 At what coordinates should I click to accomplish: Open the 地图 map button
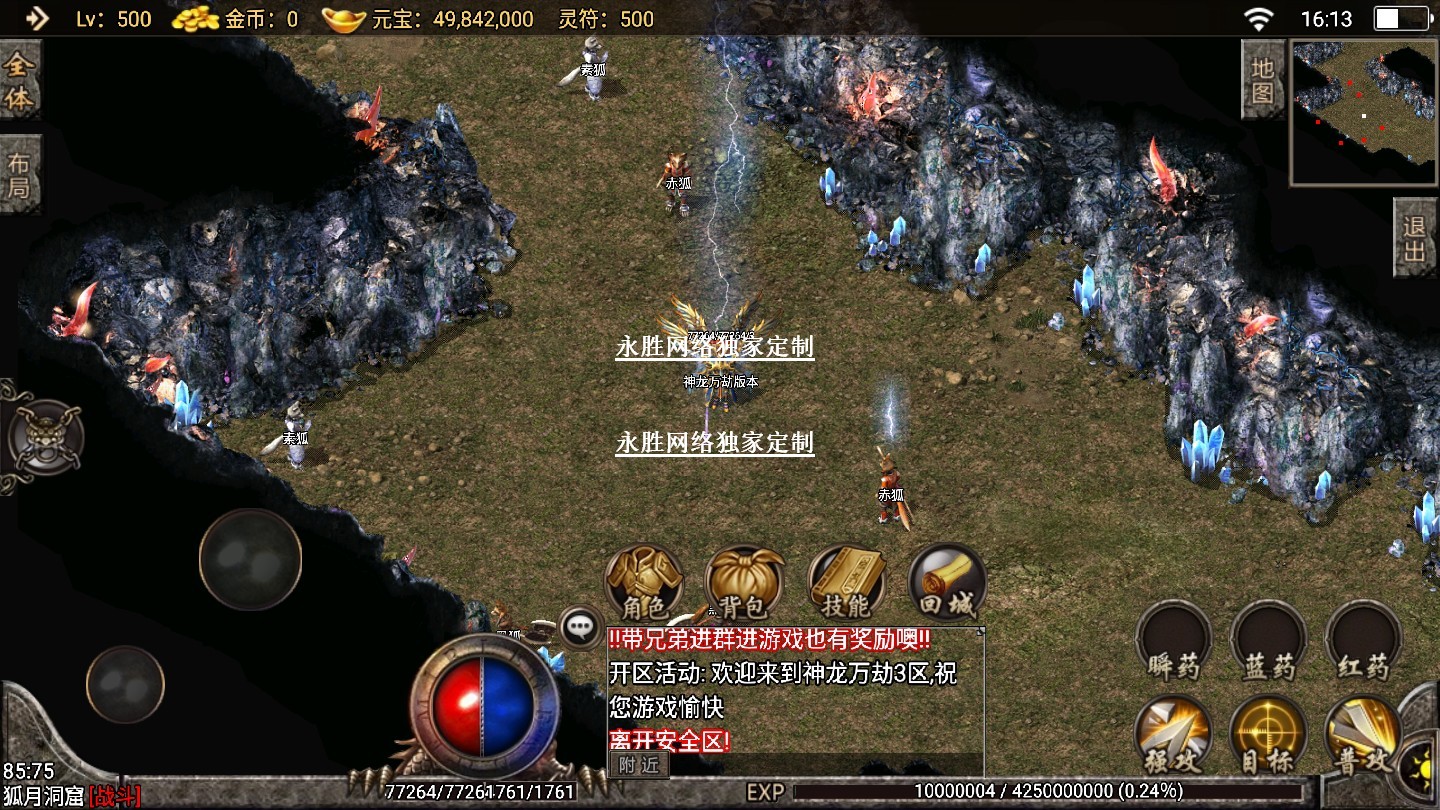pos(1263,80)
